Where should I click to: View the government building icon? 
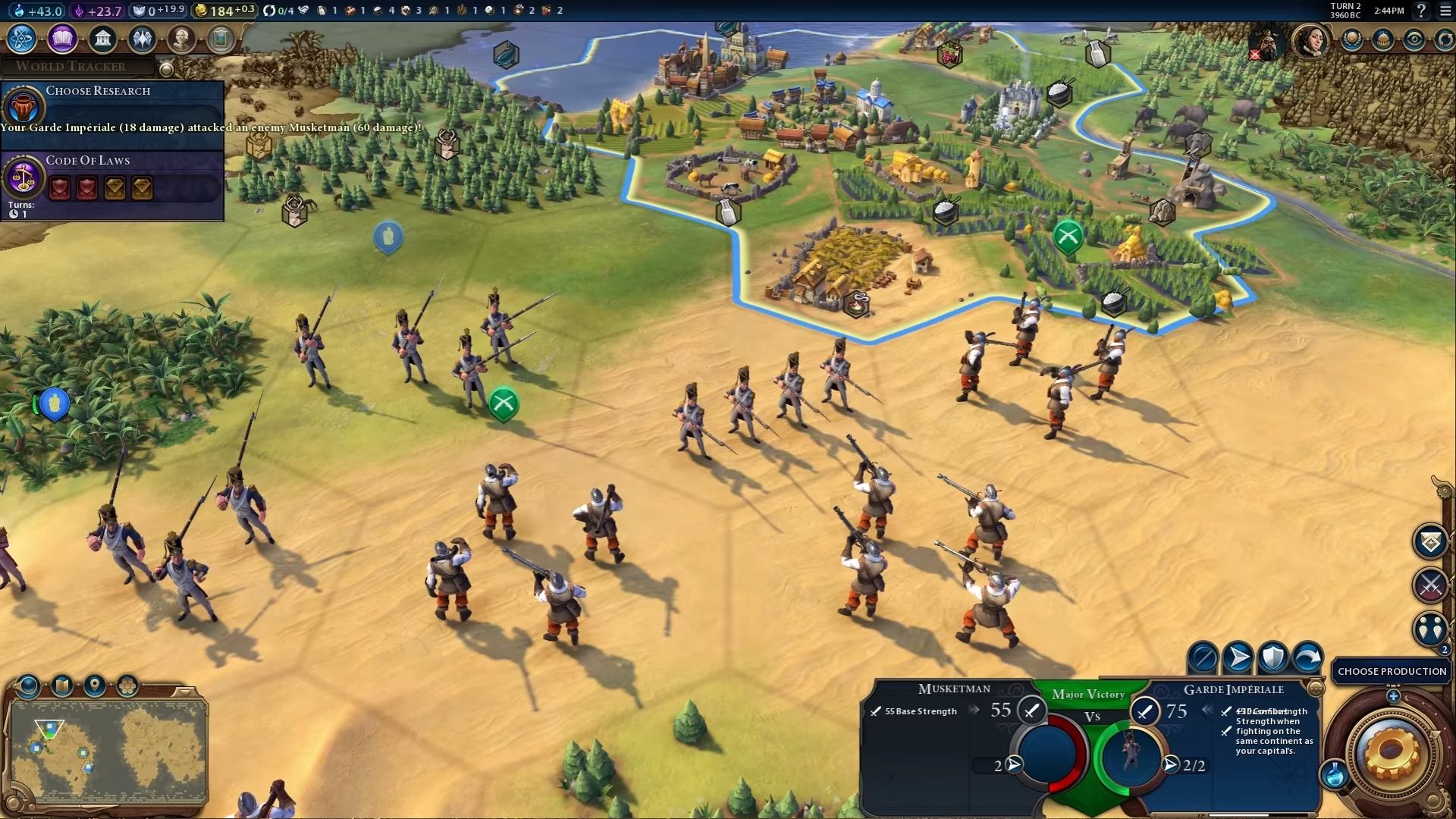(x=102, y=38)
